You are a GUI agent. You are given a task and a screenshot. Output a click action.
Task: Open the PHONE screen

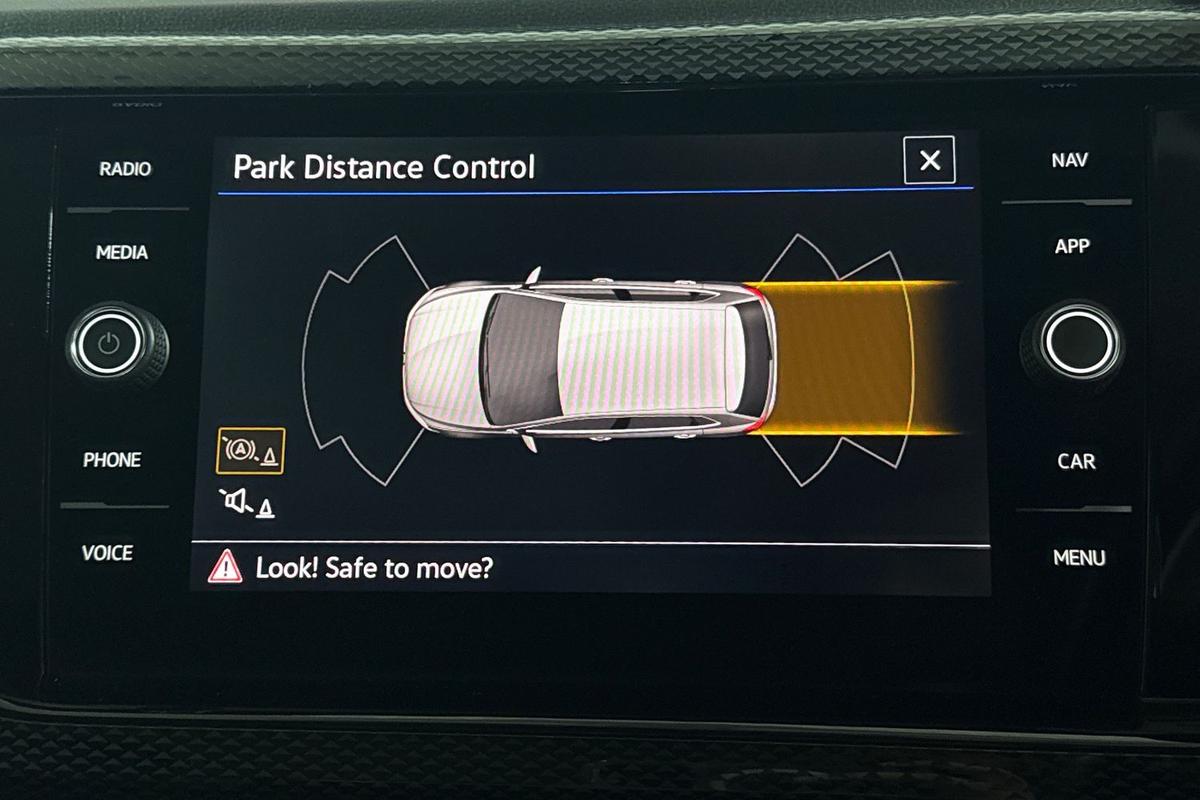(x=112, y=460)
